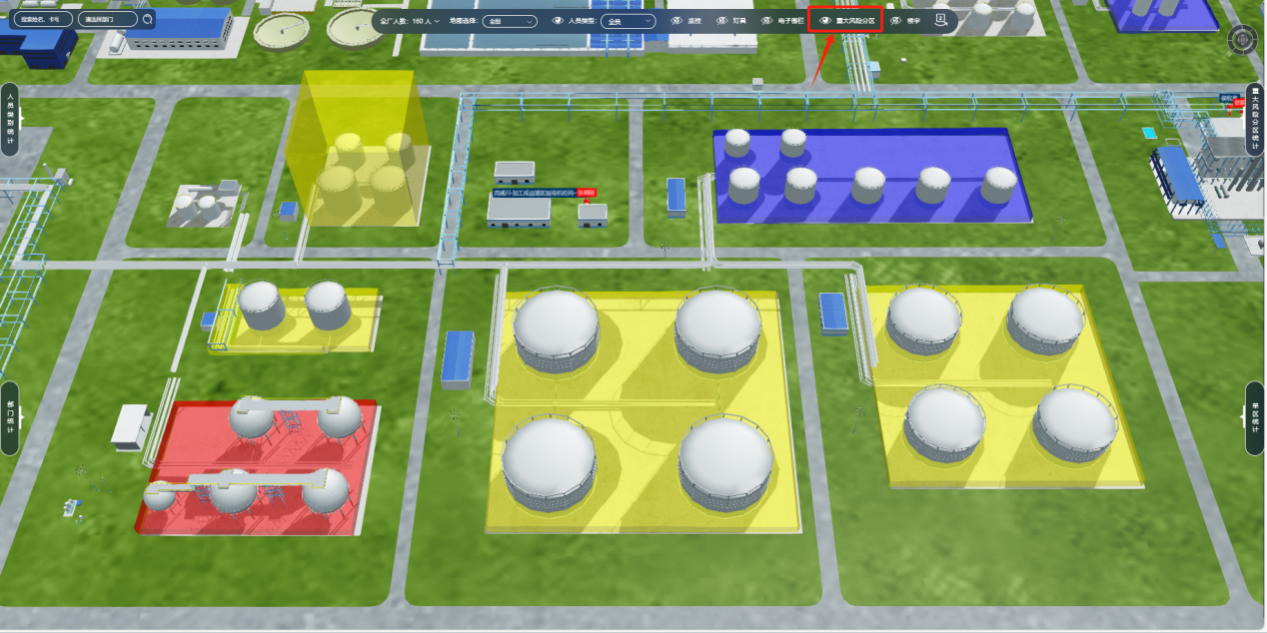Click the person icon at toolbar end
The height and width of the screenshot is (633, 1267).
pyautogui.click(x=940, y=19)
